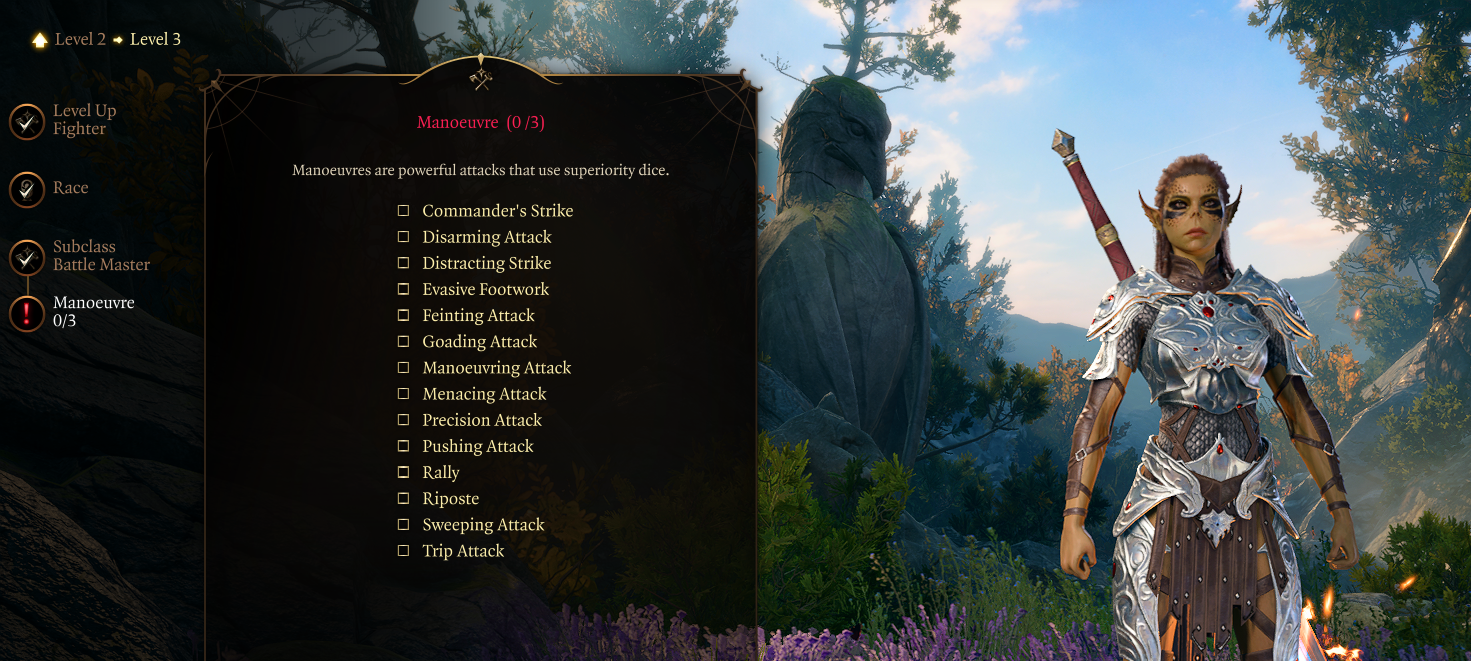The image size is (1471, 661).
Task: Select the Disarming Attack manoeuvre
Action: [x=404, y=237]
